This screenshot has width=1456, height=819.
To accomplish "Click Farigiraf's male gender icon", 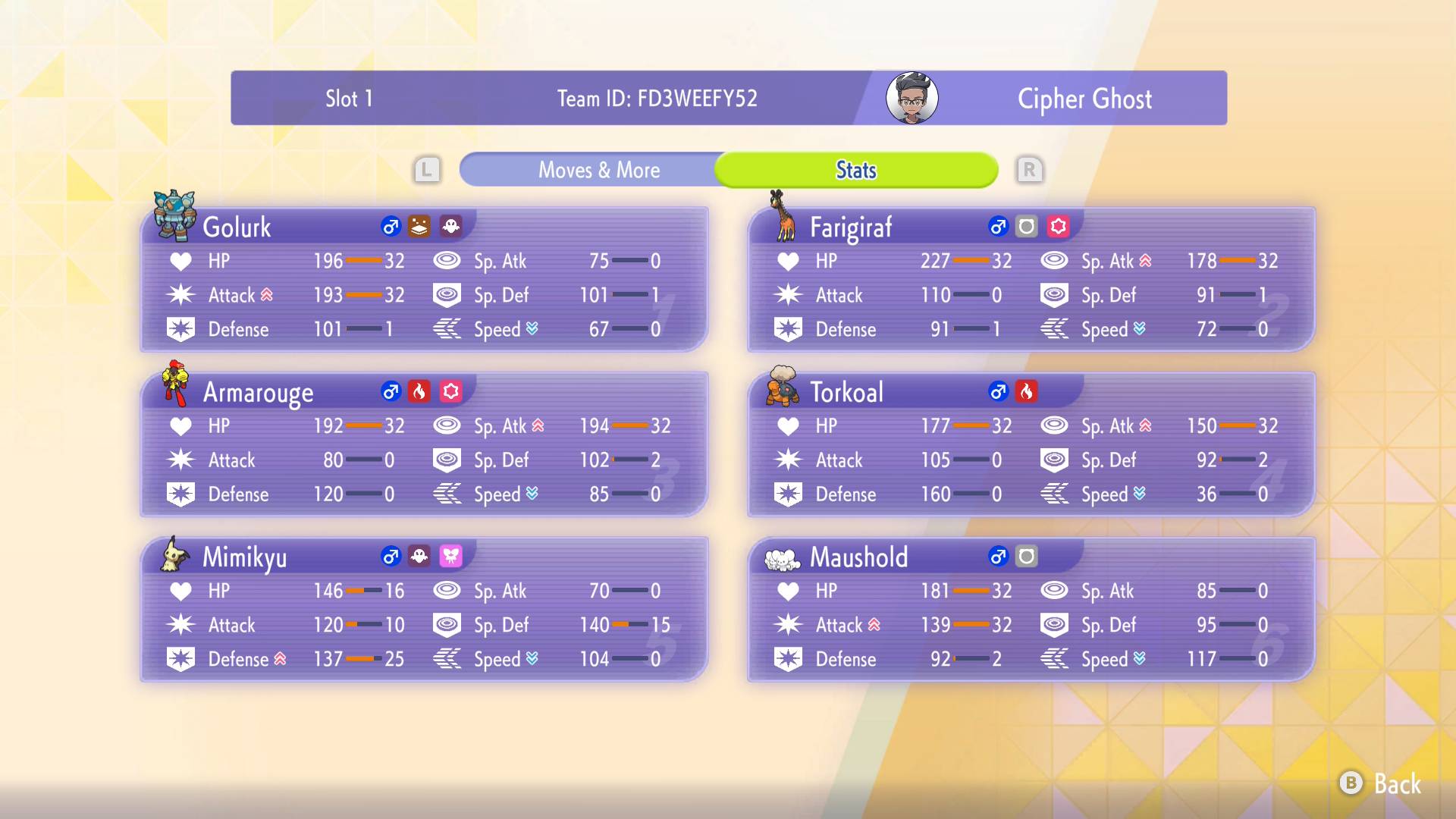I will (999, 225).
